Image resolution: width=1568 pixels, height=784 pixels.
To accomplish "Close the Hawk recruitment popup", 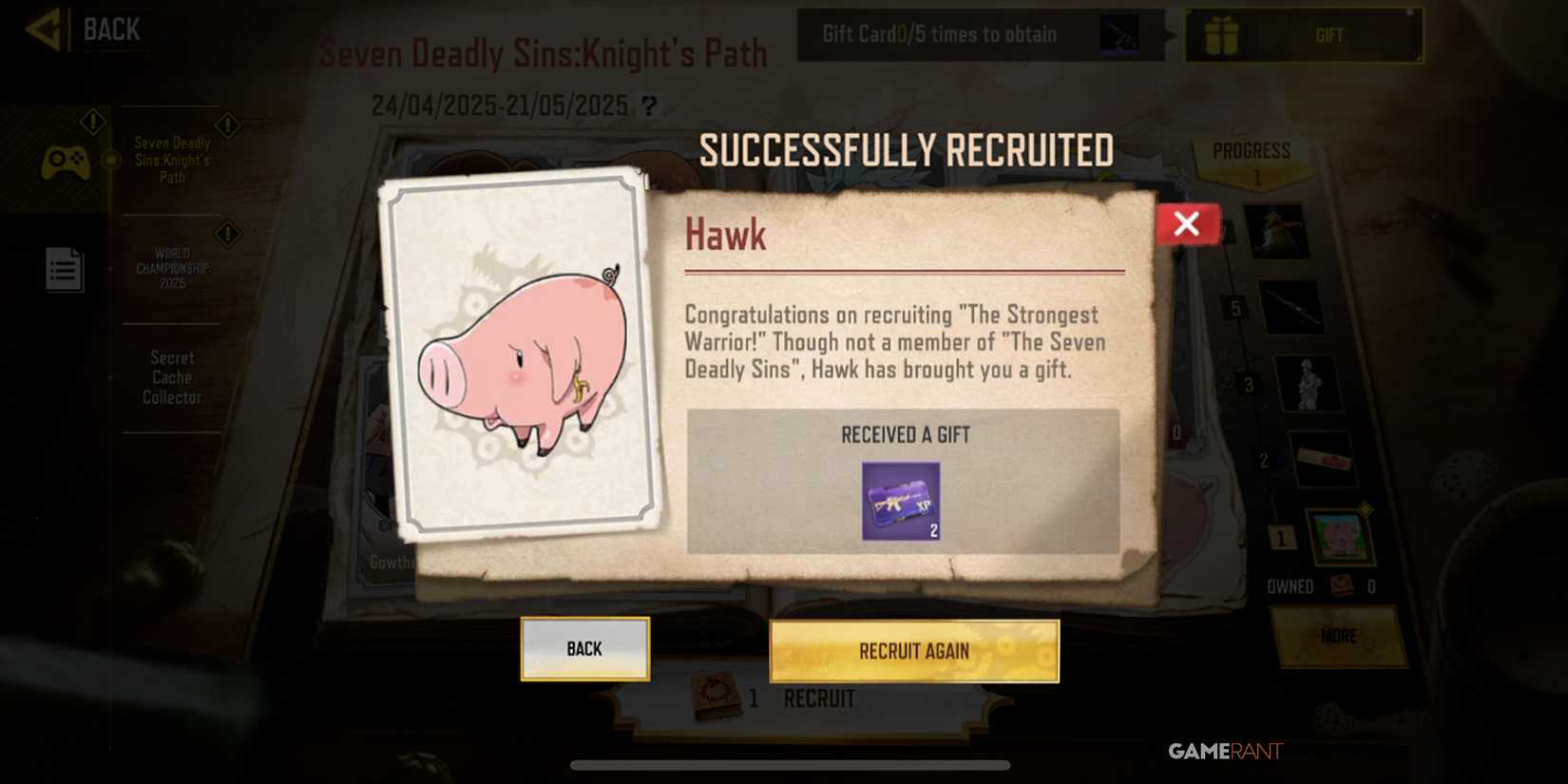I will (1187, 223).
